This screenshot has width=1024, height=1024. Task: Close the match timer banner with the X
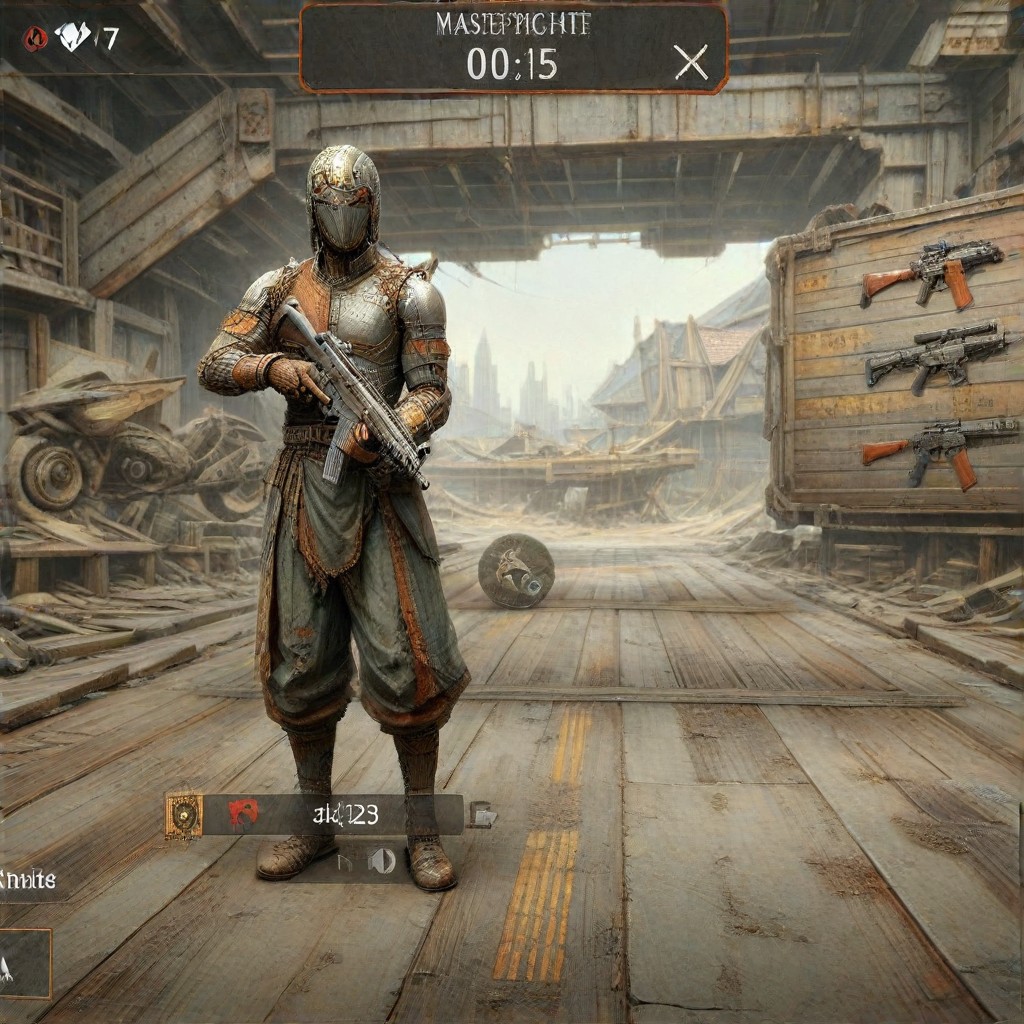point(690,63)
